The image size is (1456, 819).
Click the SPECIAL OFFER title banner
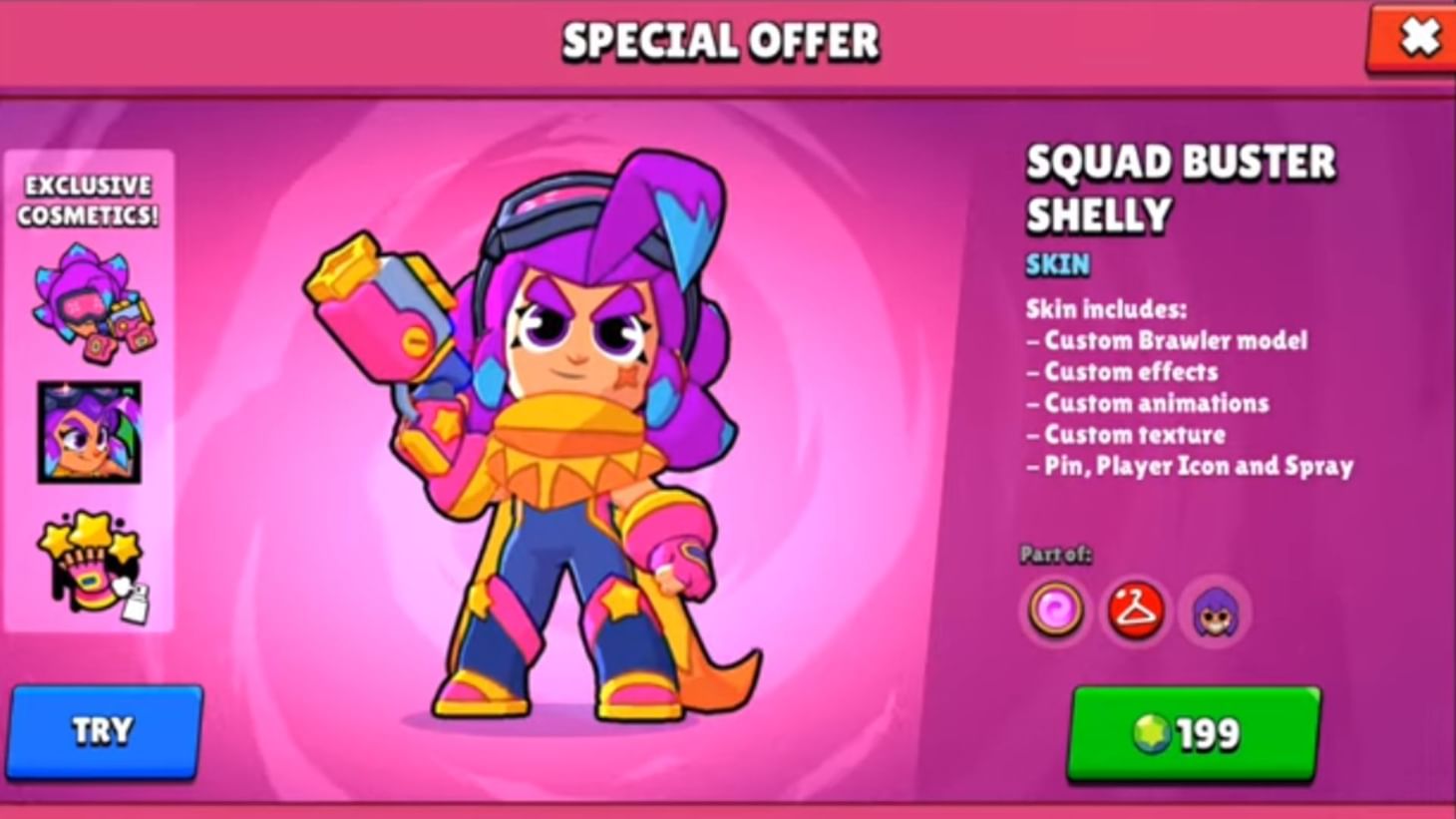(x=721, y=40)
